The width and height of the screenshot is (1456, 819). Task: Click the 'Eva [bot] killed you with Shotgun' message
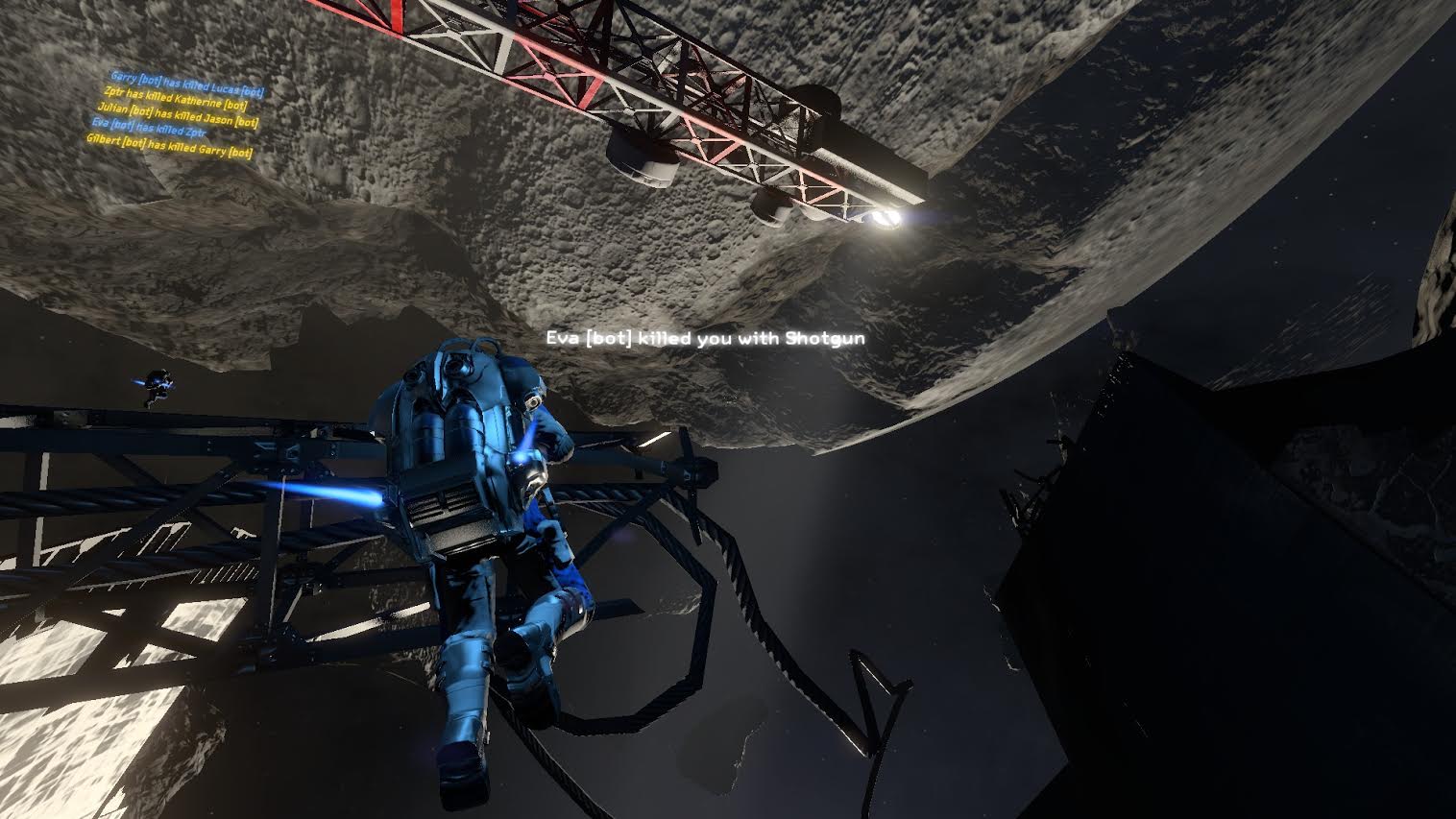[706, 338]
